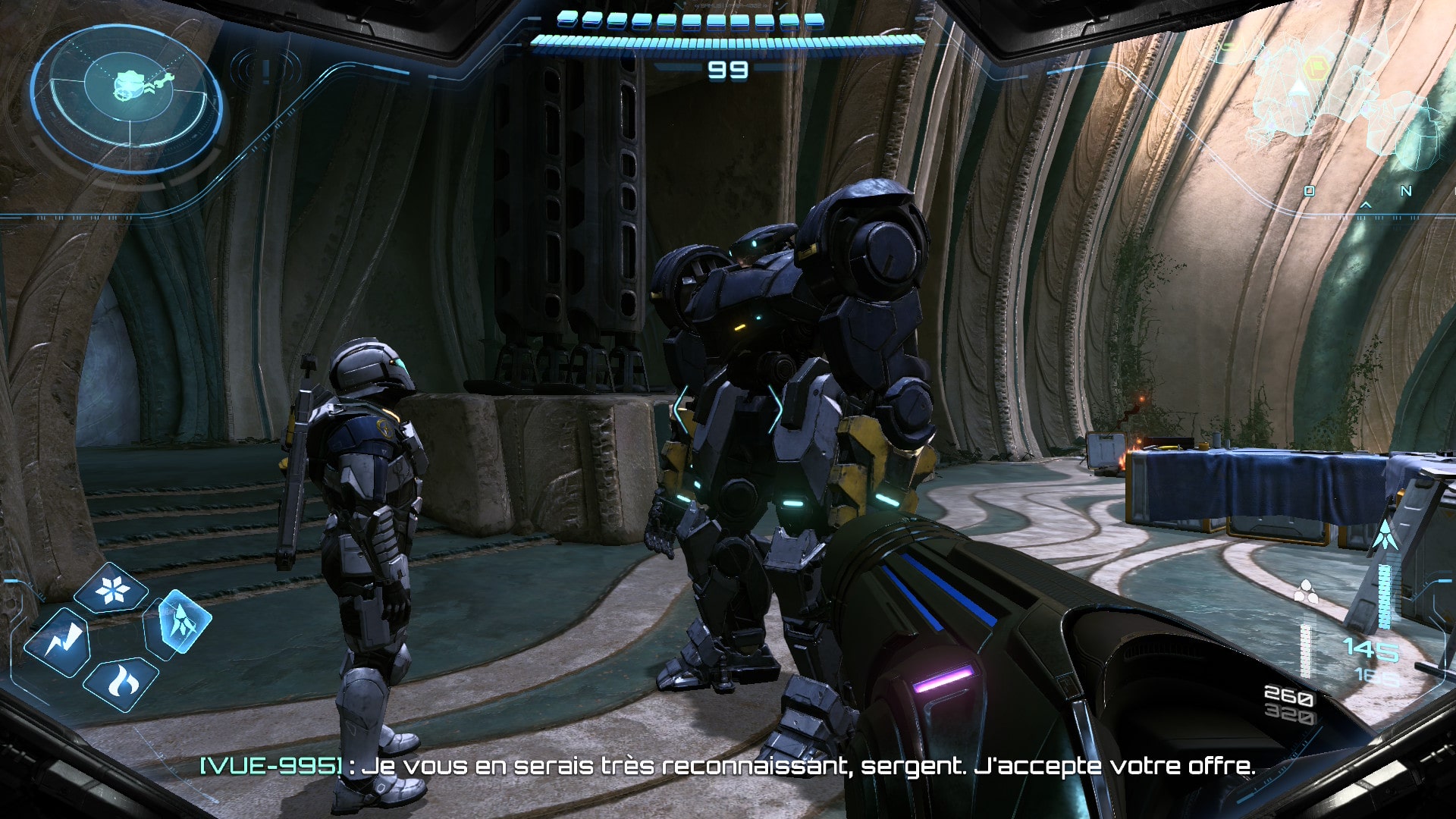Click the exclamation threat alert indicator
Screen dimensions: 1456x819
tap(265, 71)
